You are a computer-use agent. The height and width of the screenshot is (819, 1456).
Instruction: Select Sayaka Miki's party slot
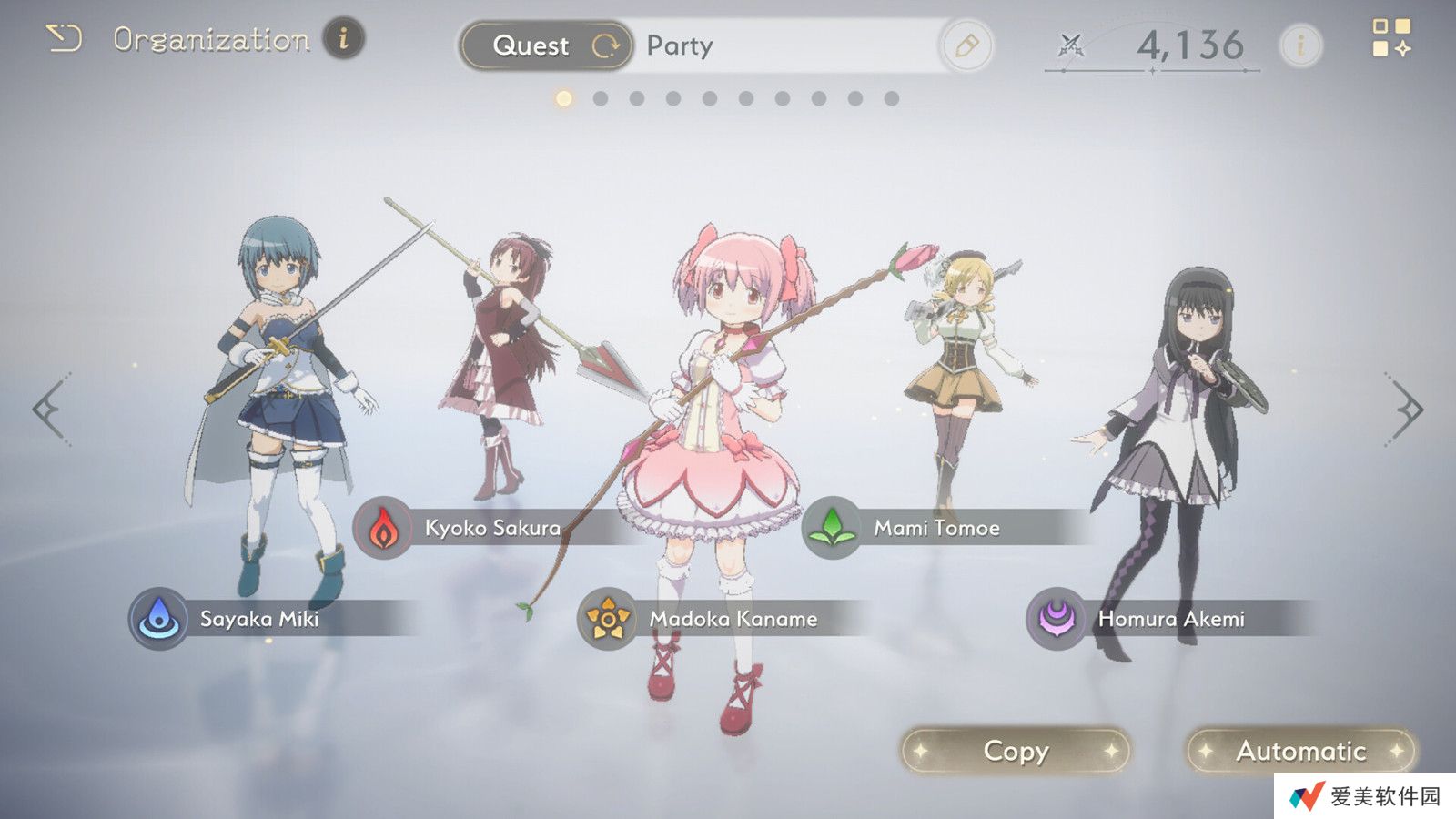pos(258,619)
